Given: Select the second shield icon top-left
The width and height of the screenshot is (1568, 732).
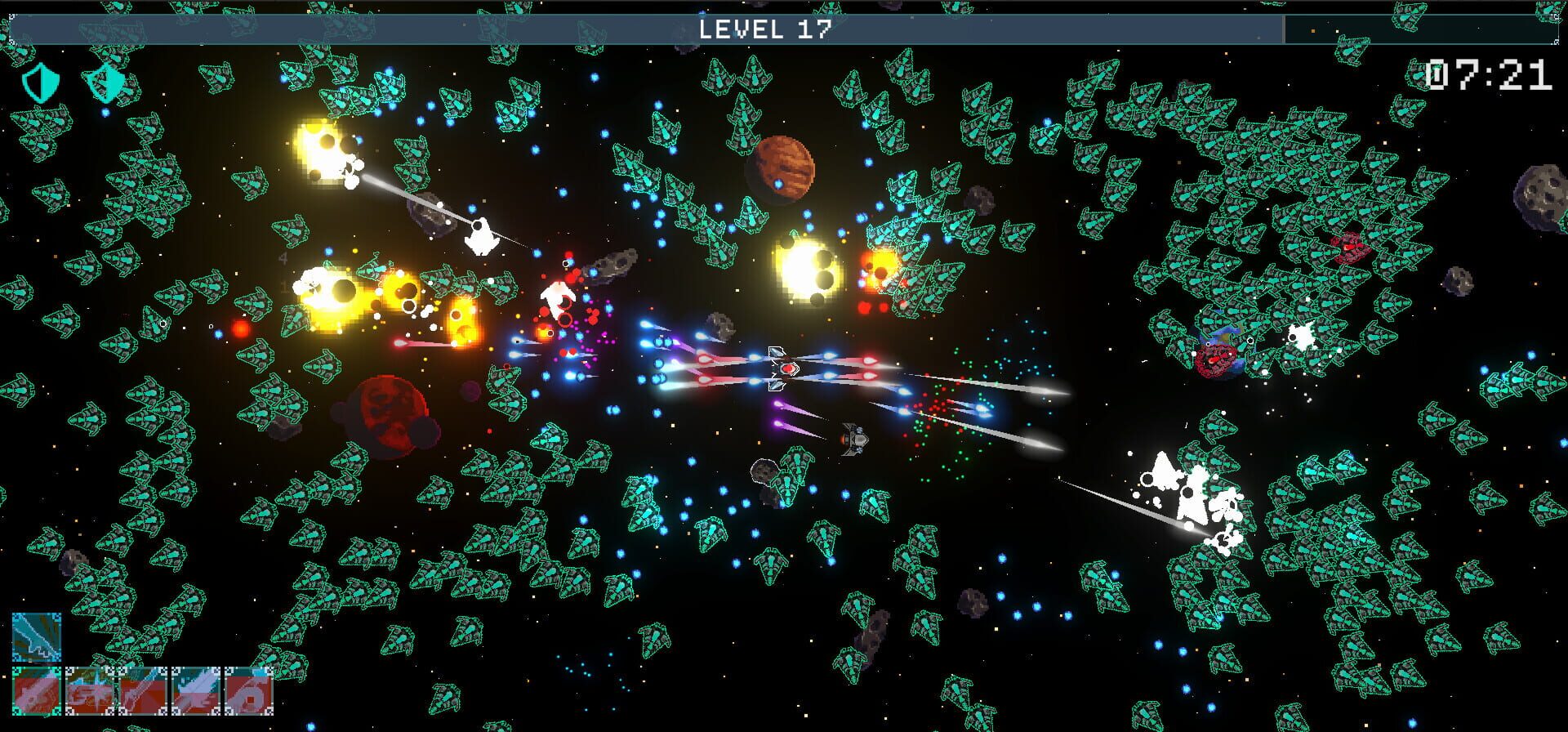Looking at the screenshot, I should [105, 82].
